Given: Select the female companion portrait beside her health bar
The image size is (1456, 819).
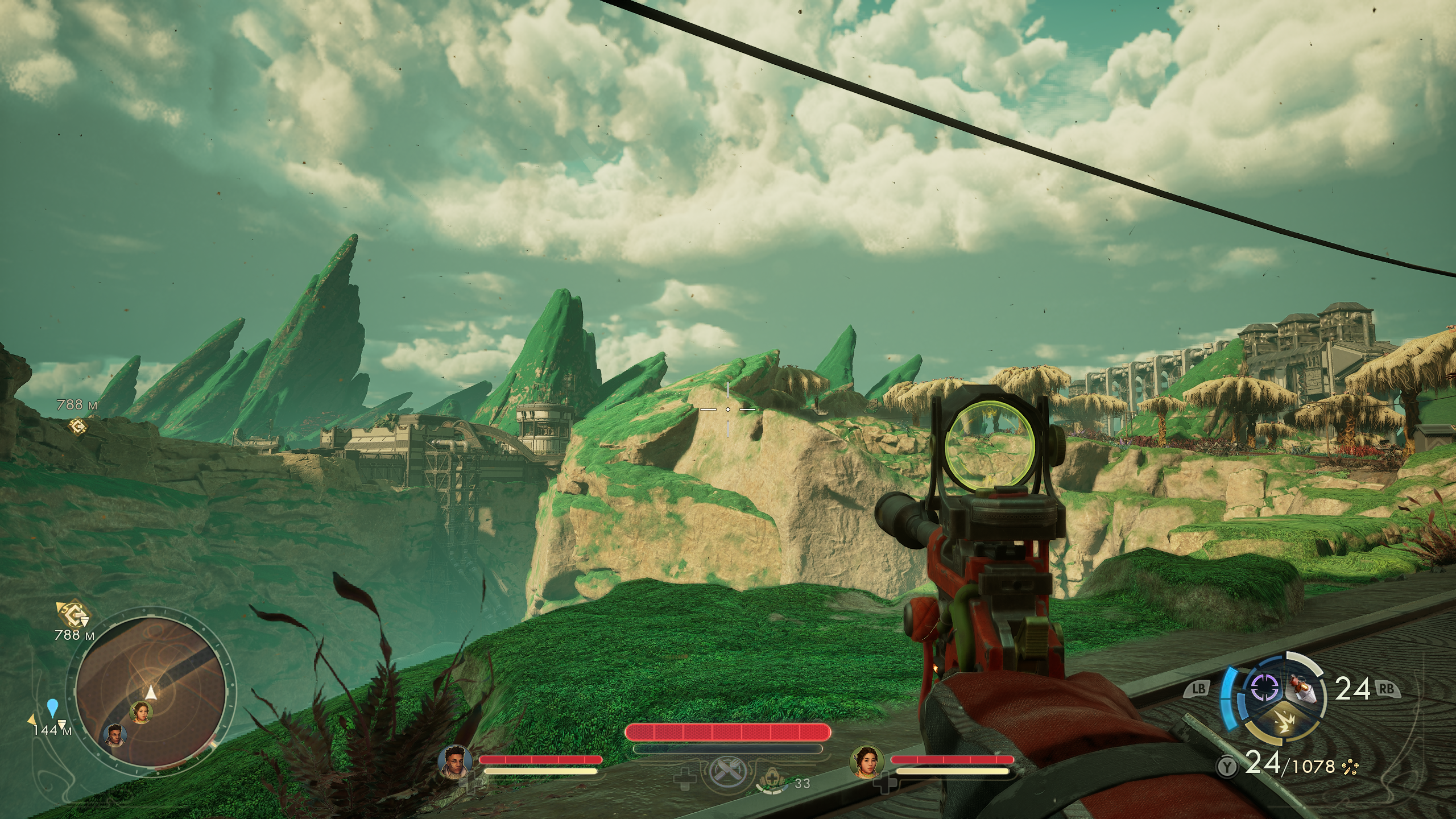Looking at the screenshot, I should point(866,762).
